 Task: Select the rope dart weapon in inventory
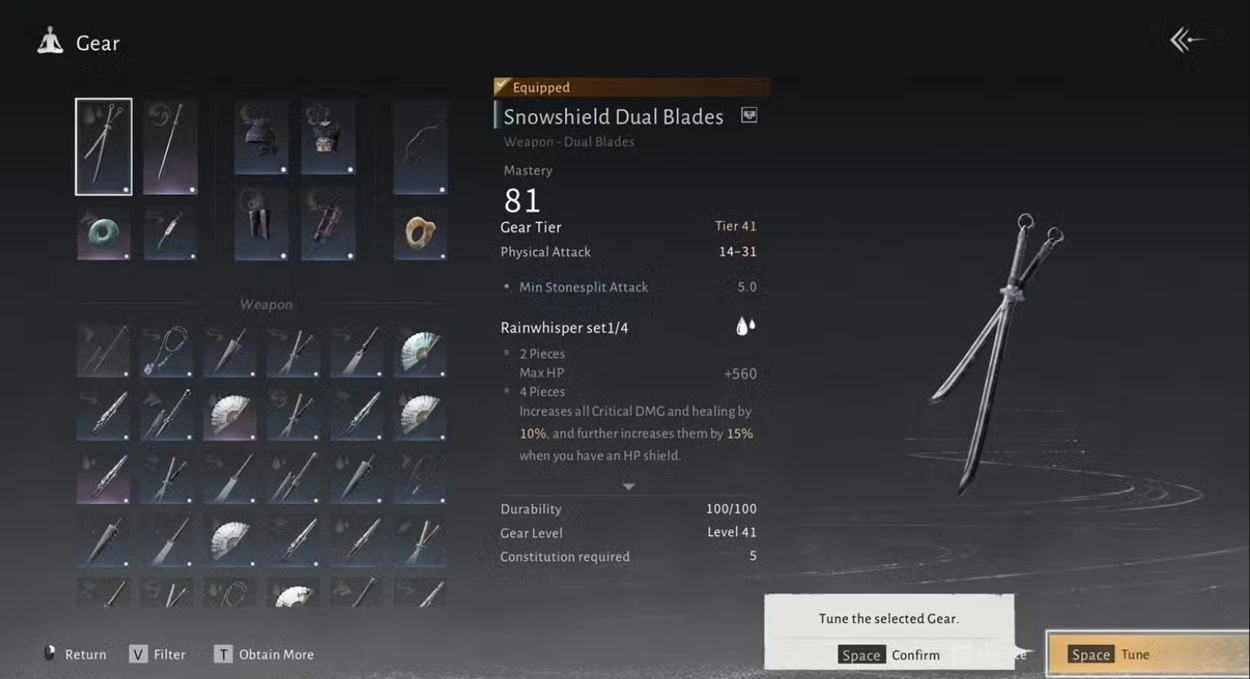point(166,351)
